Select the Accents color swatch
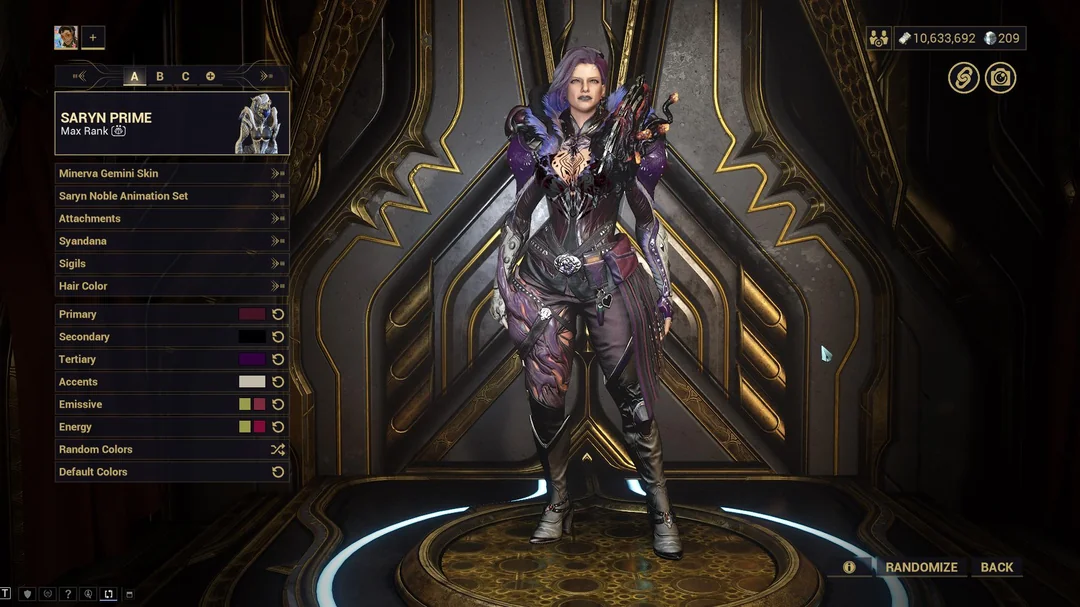The width and height of the screenshot is (1080, 607). (x=252, y=382)
